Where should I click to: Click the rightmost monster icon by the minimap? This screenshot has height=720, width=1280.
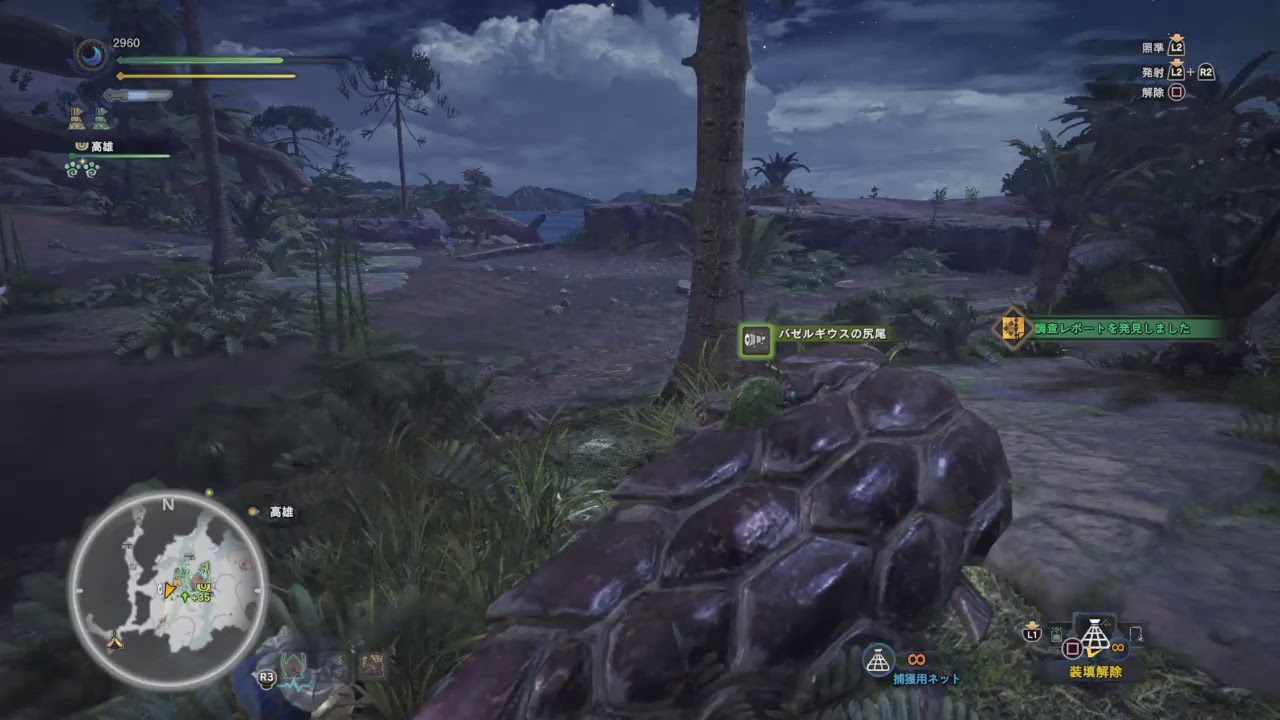(x=372, y=663)
